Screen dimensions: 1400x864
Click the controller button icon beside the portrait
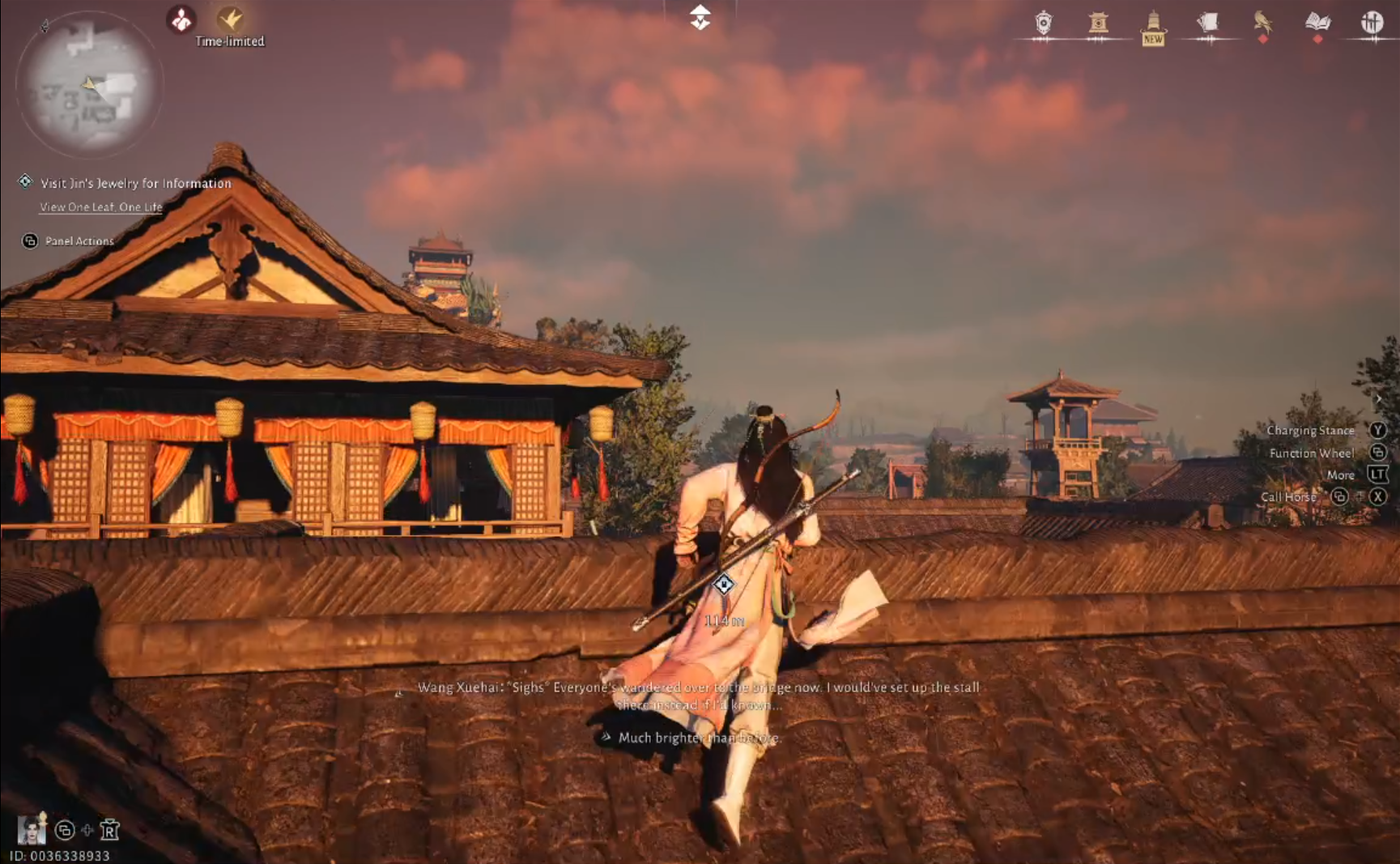62,831
